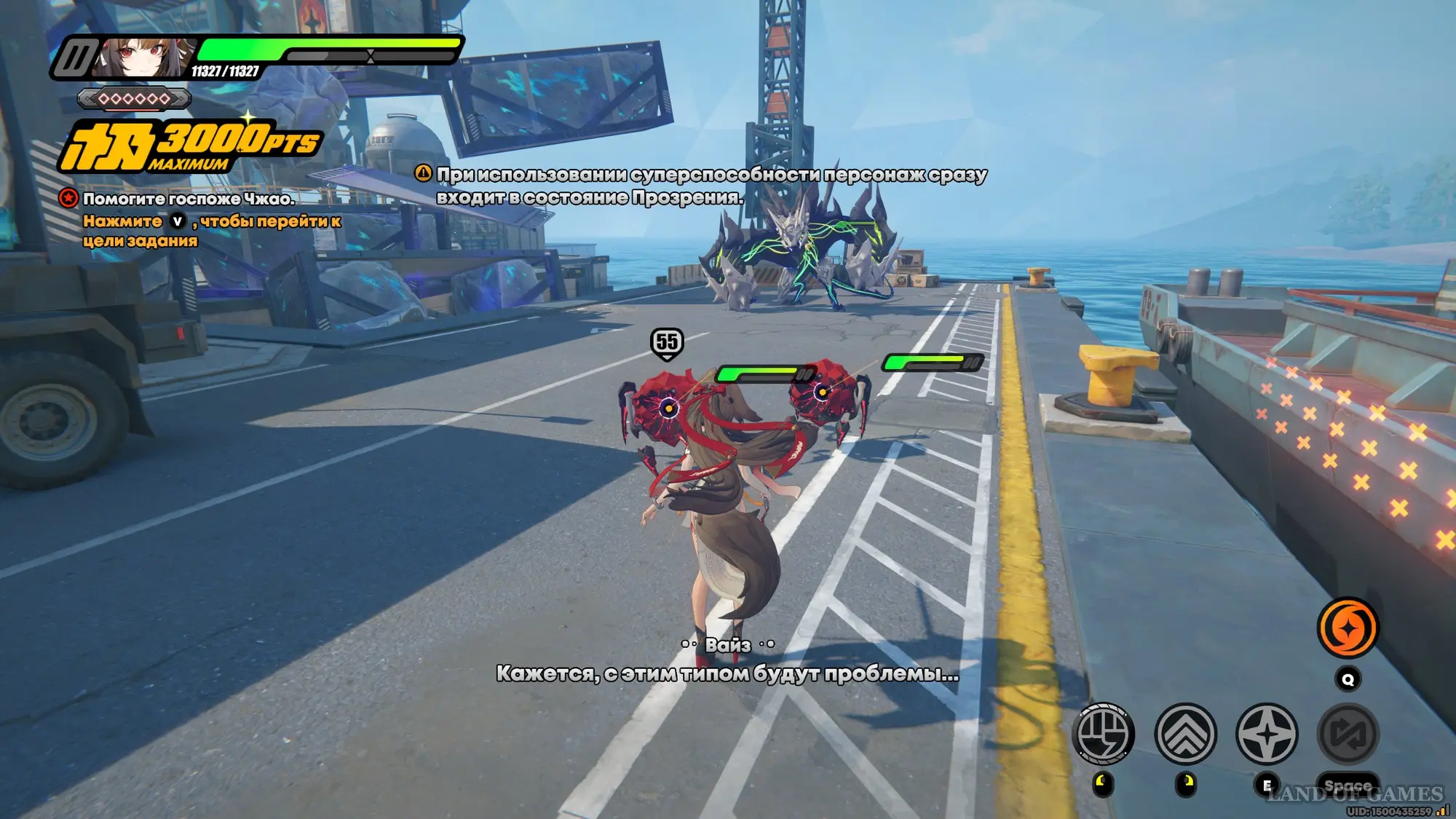Activate the orange ultimate ability icon
This screenshot has height=819, width=1456.
(x=1348, y=628)
